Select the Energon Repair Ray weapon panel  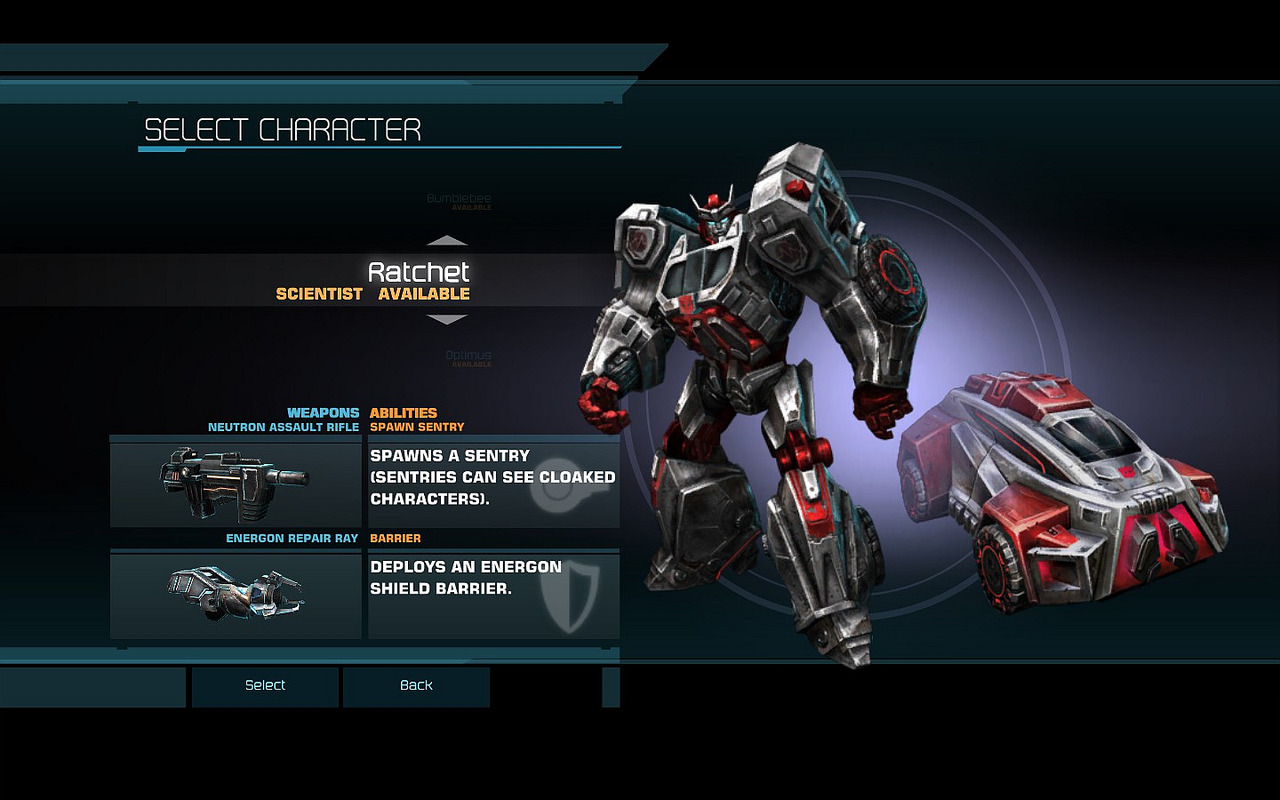click(235, 596)
